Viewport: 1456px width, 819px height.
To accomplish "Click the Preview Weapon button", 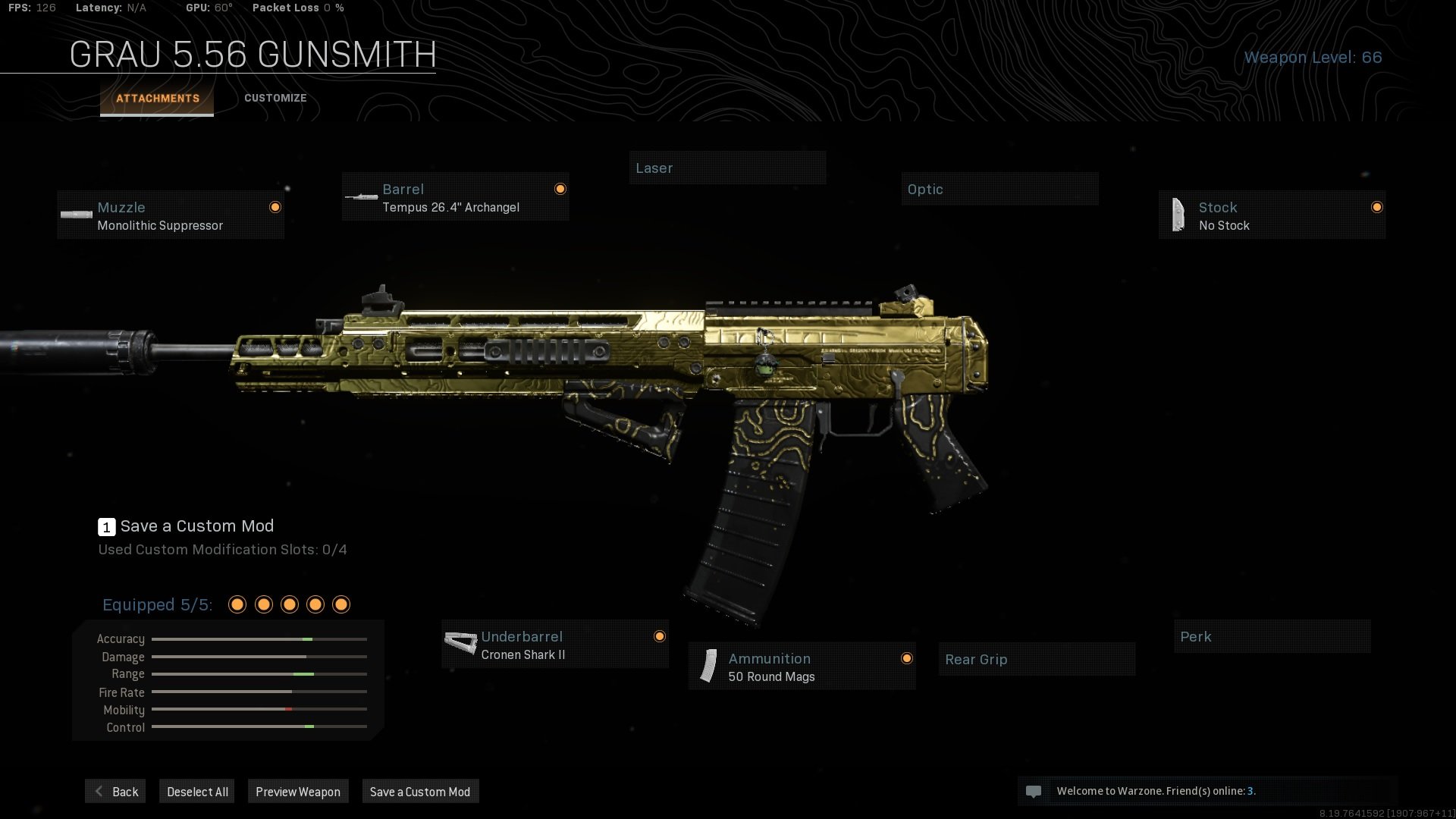I will (298, 791).
